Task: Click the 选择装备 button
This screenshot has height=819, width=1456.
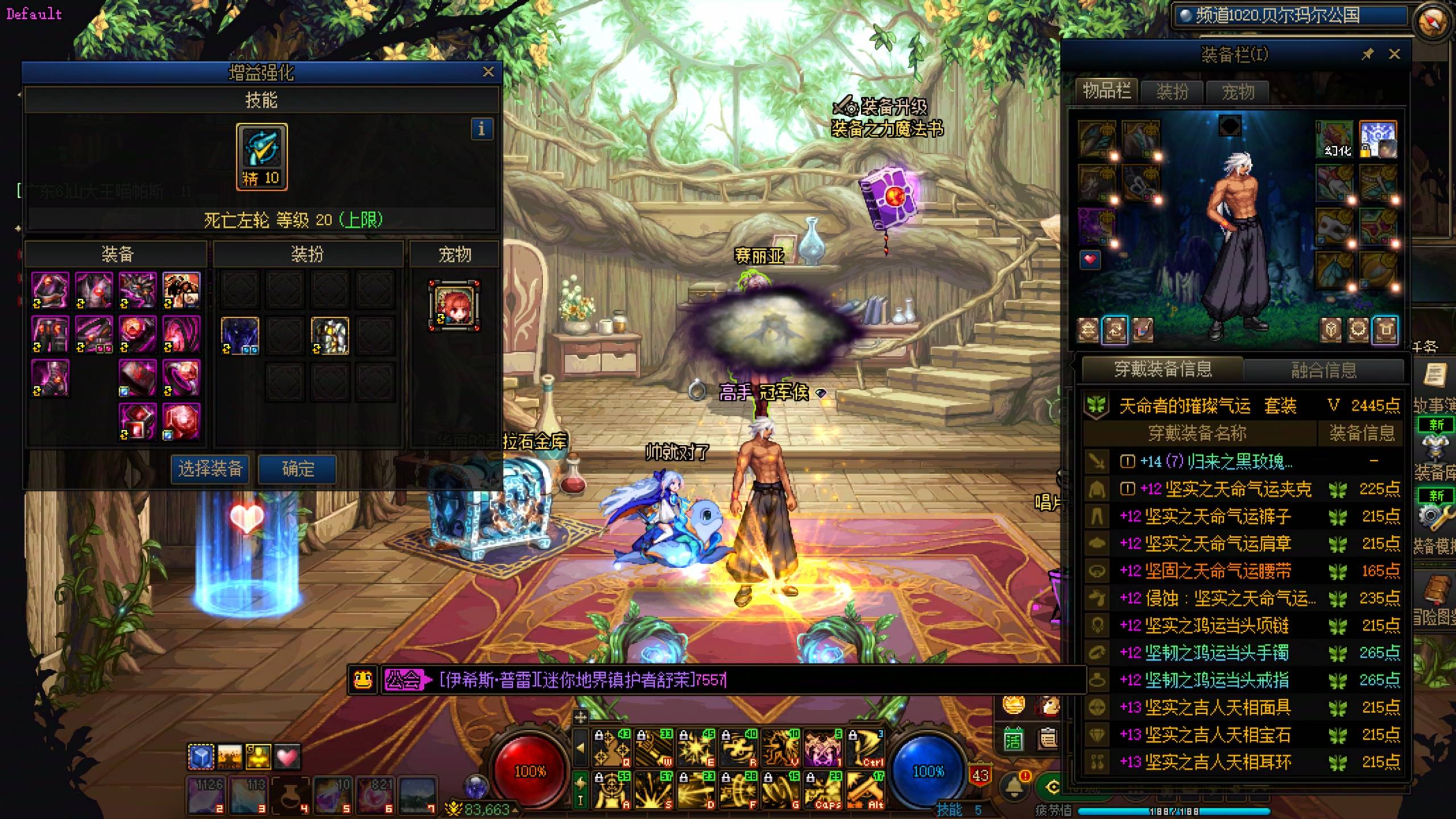Action: (210, 469)
